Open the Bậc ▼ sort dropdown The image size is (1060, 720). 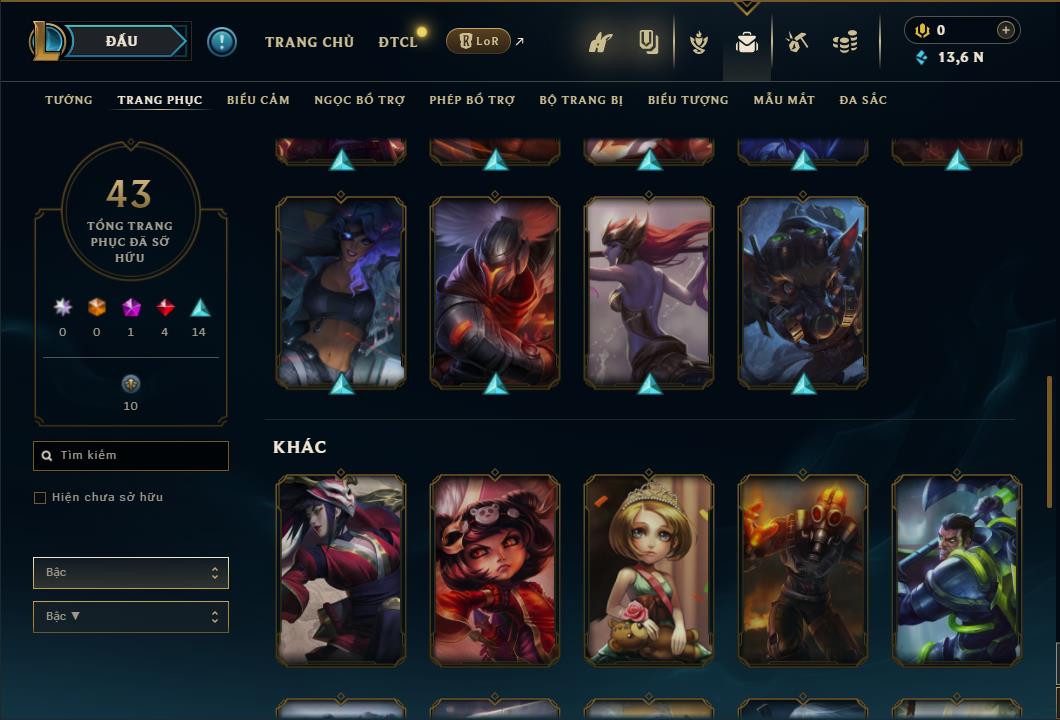pyautogui.click(x=131, y=617)
